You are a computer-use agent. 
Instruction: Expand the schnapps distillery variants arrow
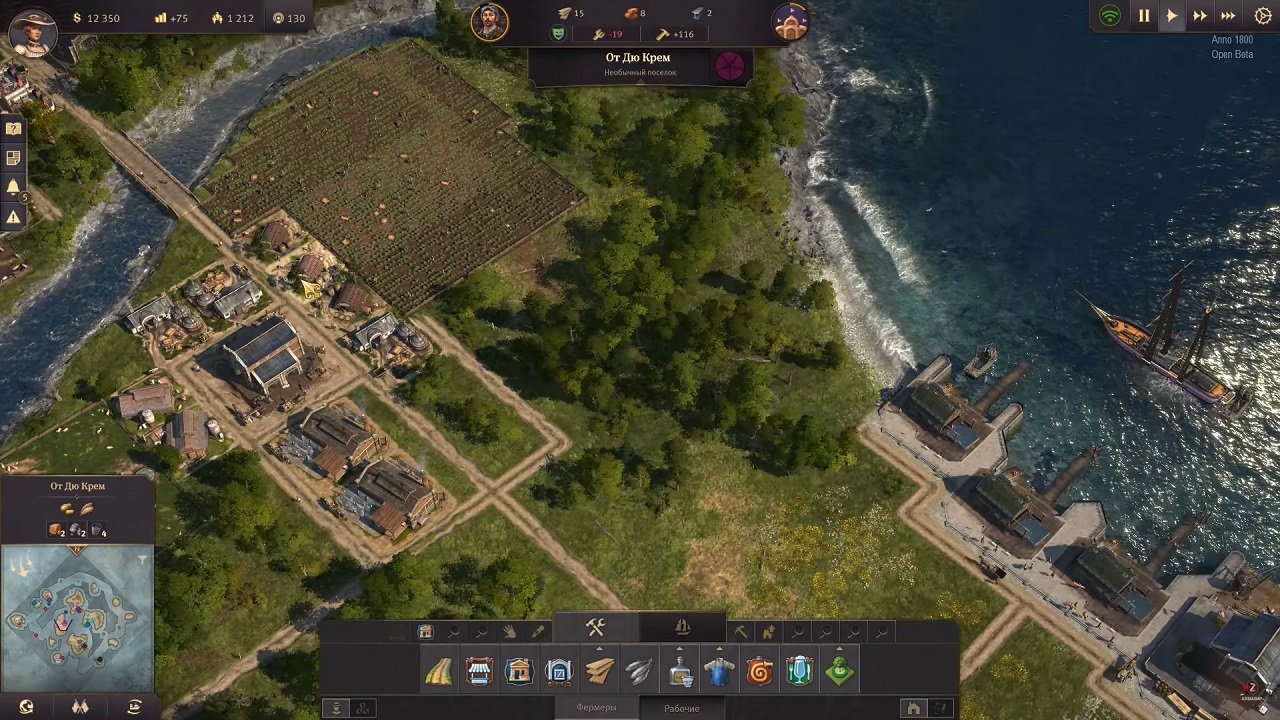680,646
